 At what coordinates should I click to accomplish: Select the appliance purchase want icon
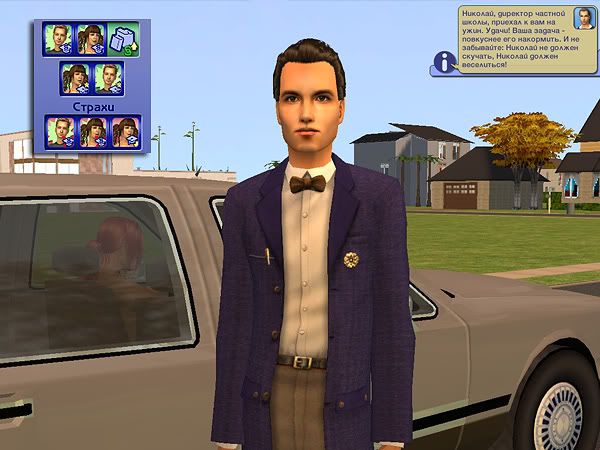click(x=123, y=40)
